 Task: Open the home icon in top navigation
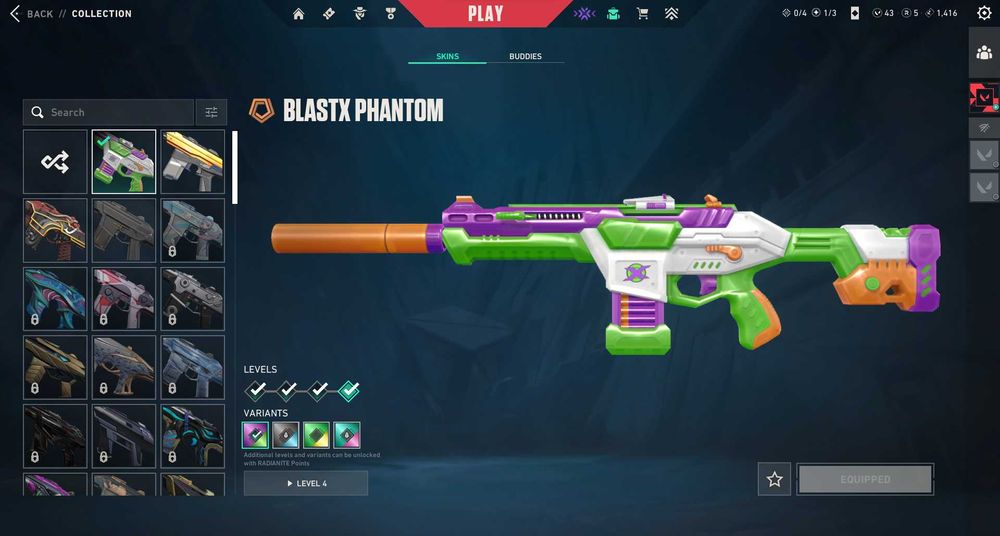[x=298, y=14]
